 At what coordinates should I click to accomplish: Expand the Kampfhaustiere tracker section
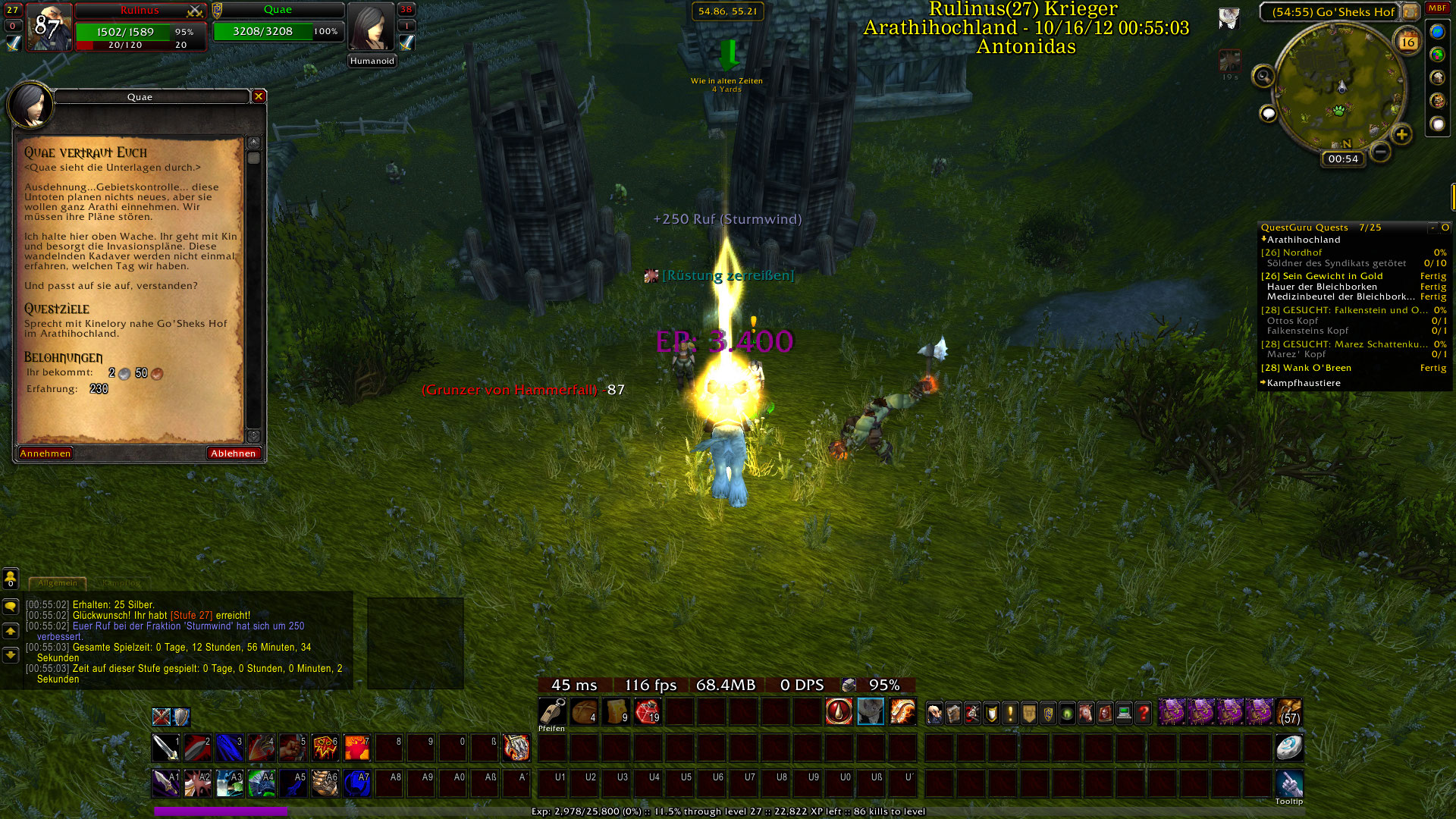click(1303, 383)
